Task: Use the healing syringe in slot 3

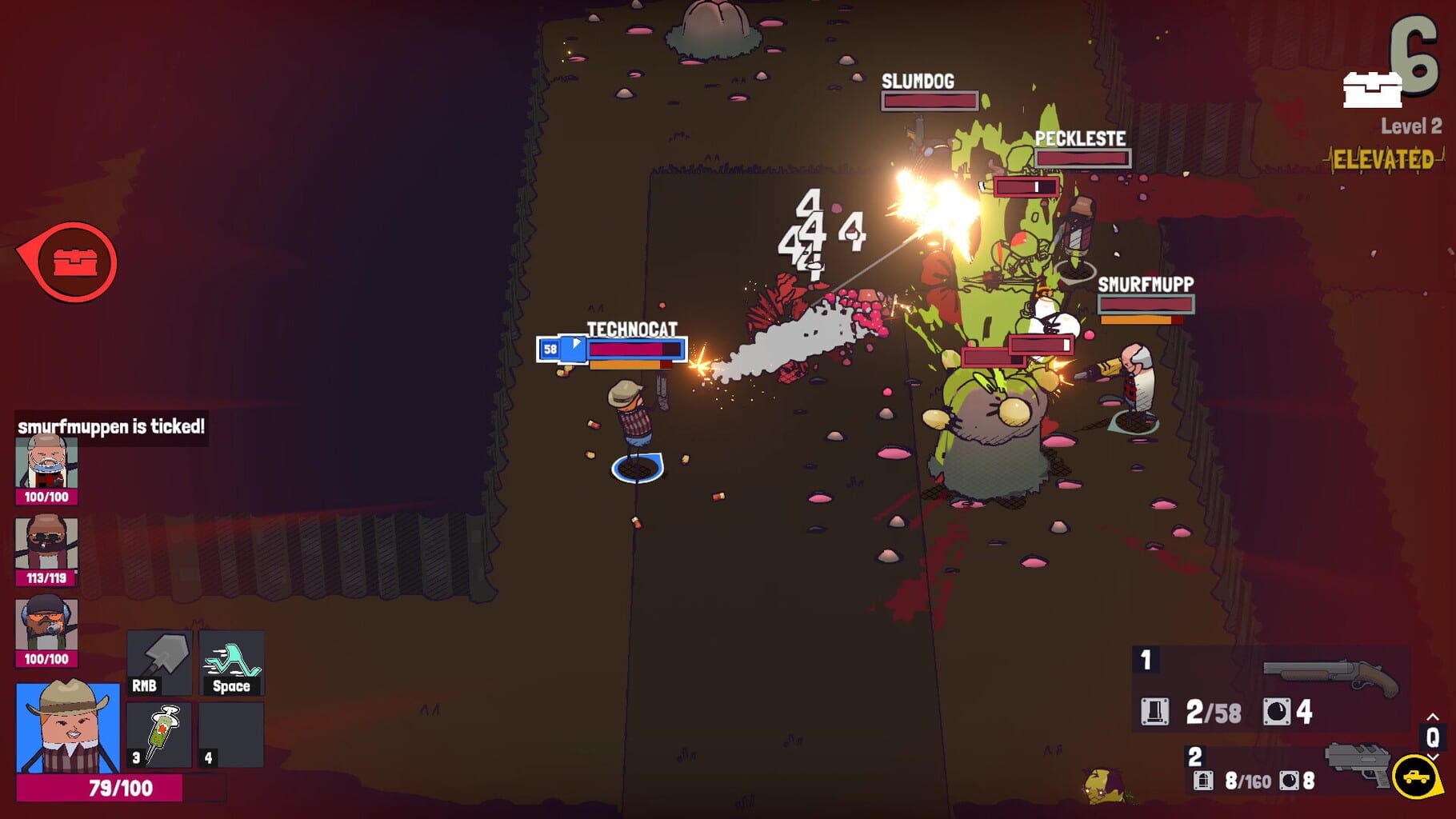Action: point(159,733)
